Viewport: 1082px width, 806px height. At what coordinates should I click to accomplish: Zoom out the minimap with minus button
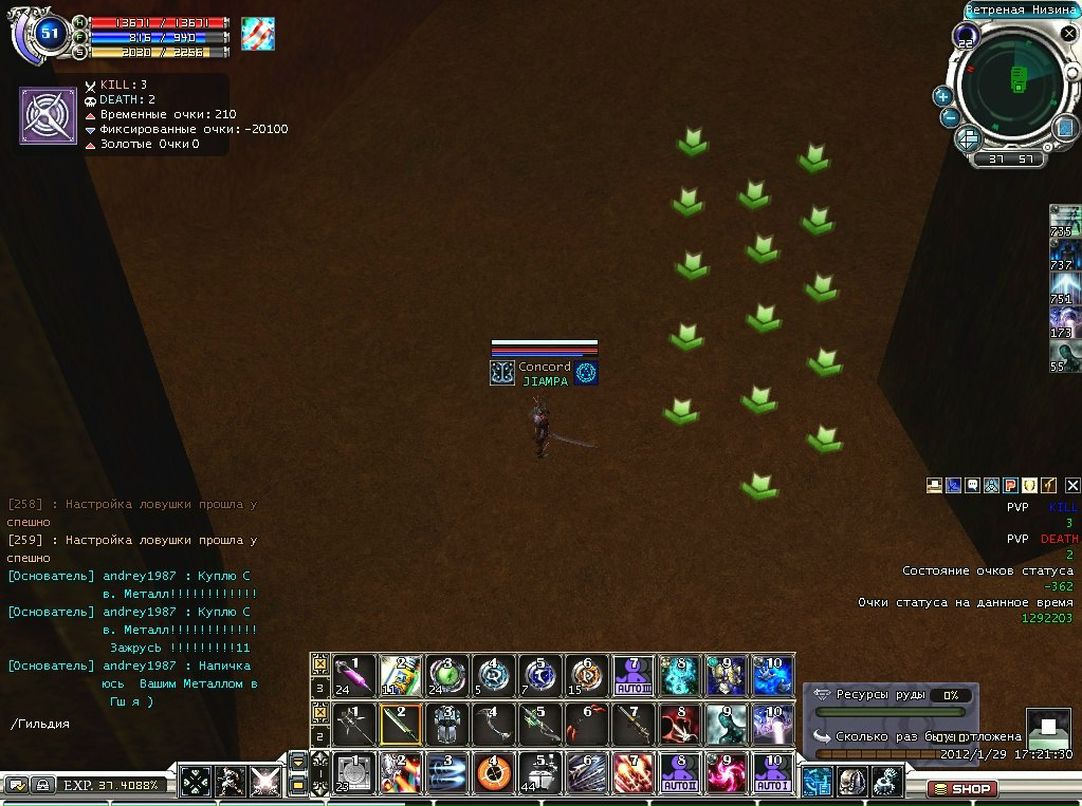[950, 118]
